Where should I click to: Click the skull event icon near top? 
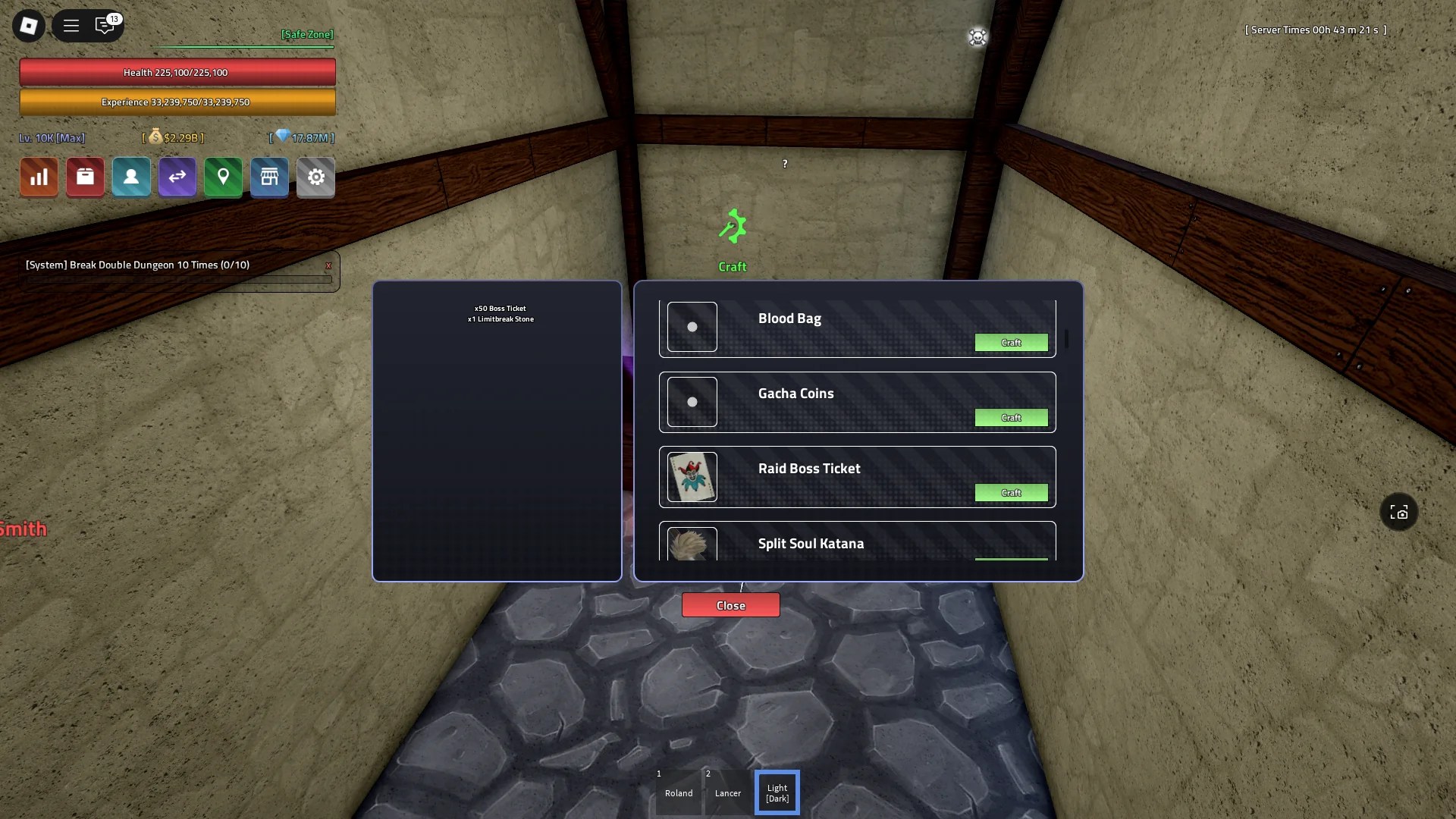pos(977,36)
